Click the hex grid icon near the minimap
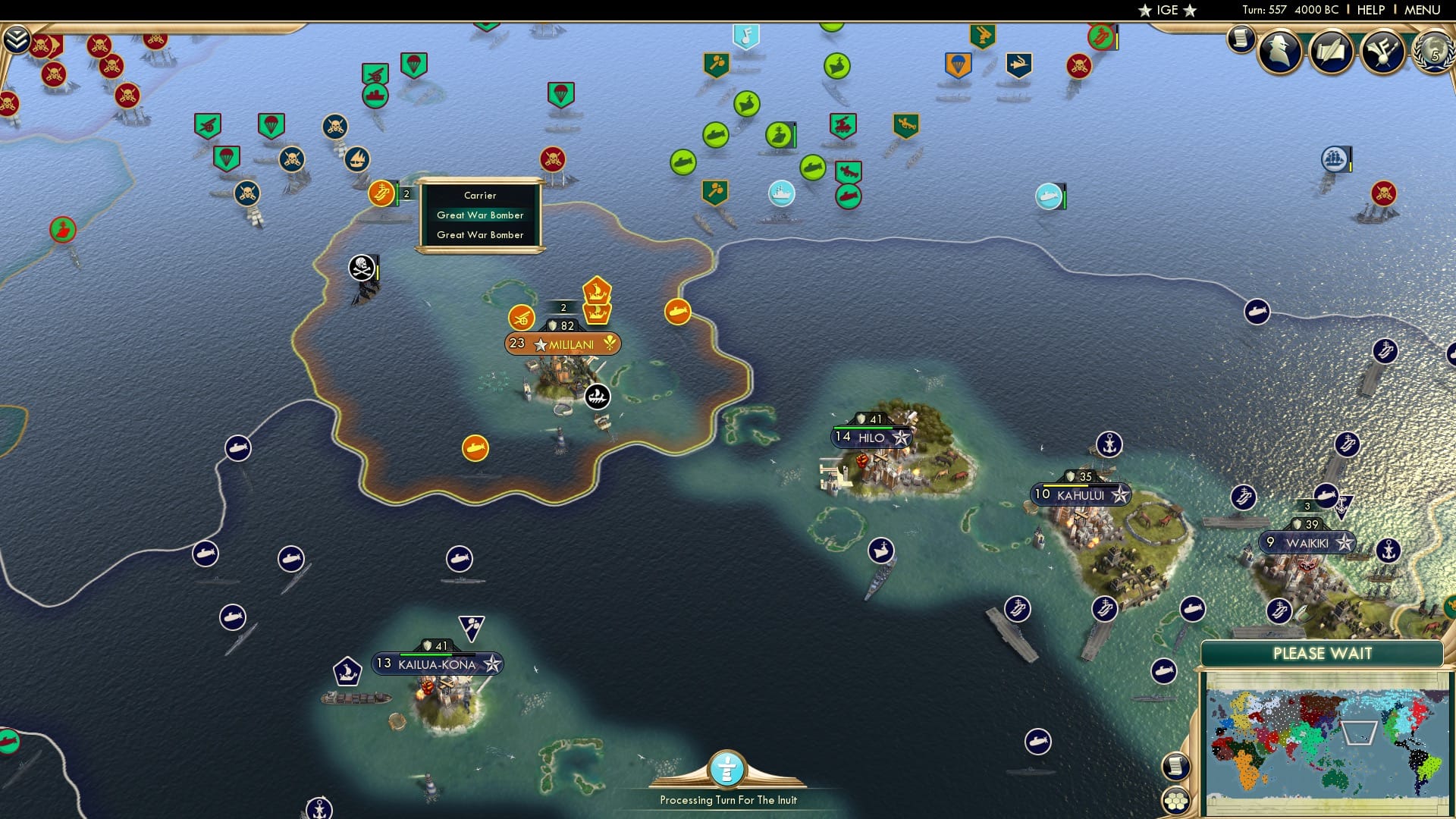This screenshot has width=1456, height=819. [x=1176, y=800]
